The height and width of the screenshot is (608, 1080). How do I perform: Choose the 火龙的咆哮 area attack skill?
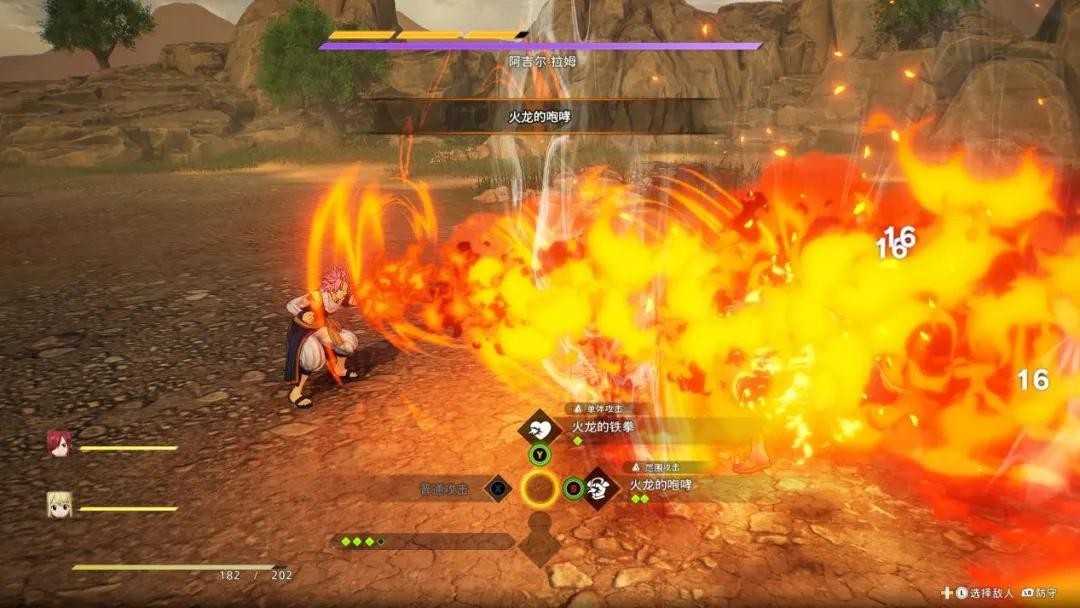tap(660, 486)
